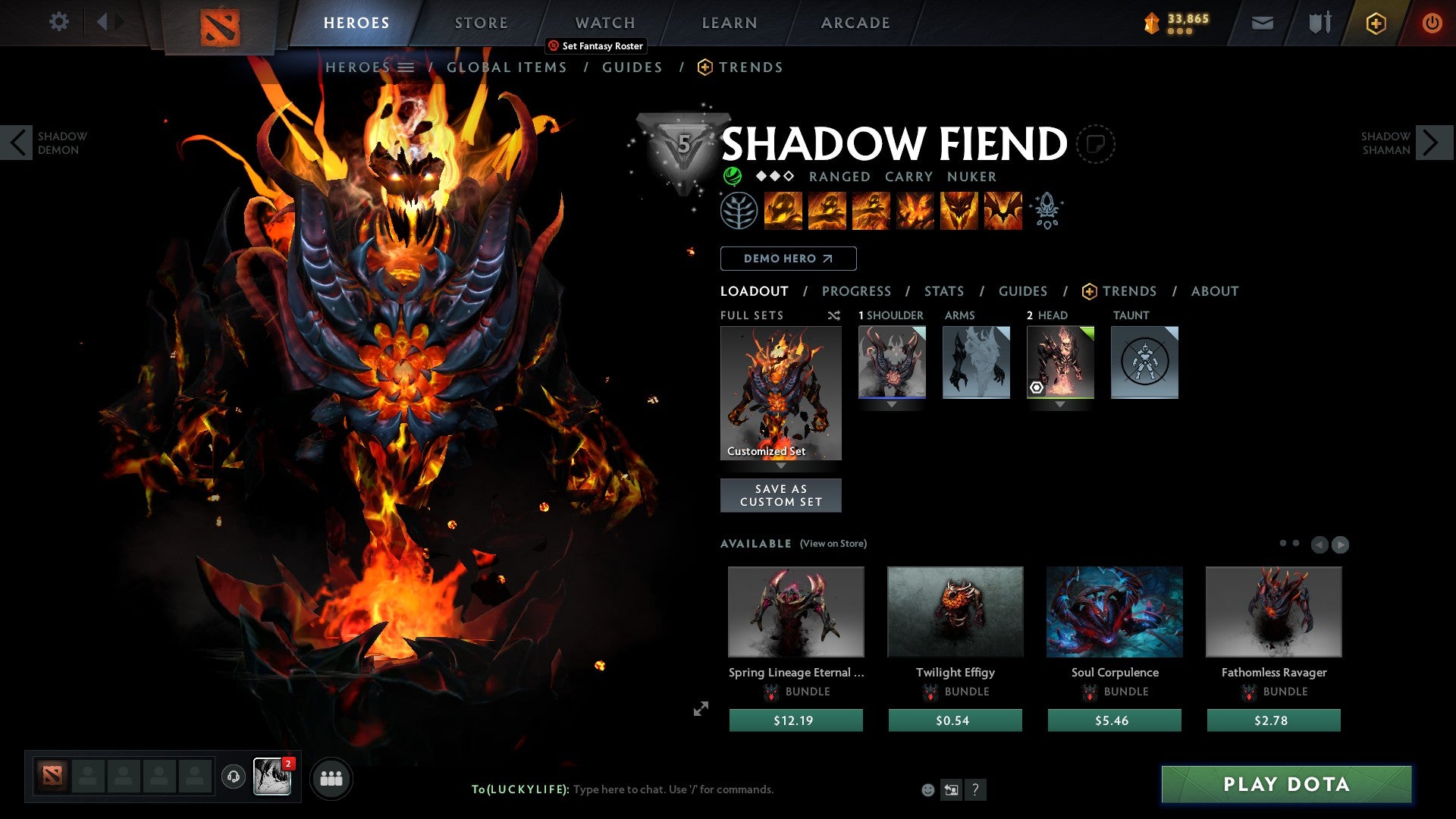This screenshot has width=1456, height=819.
Task: Click the DEMO HERO button
Action: point(788,259)
